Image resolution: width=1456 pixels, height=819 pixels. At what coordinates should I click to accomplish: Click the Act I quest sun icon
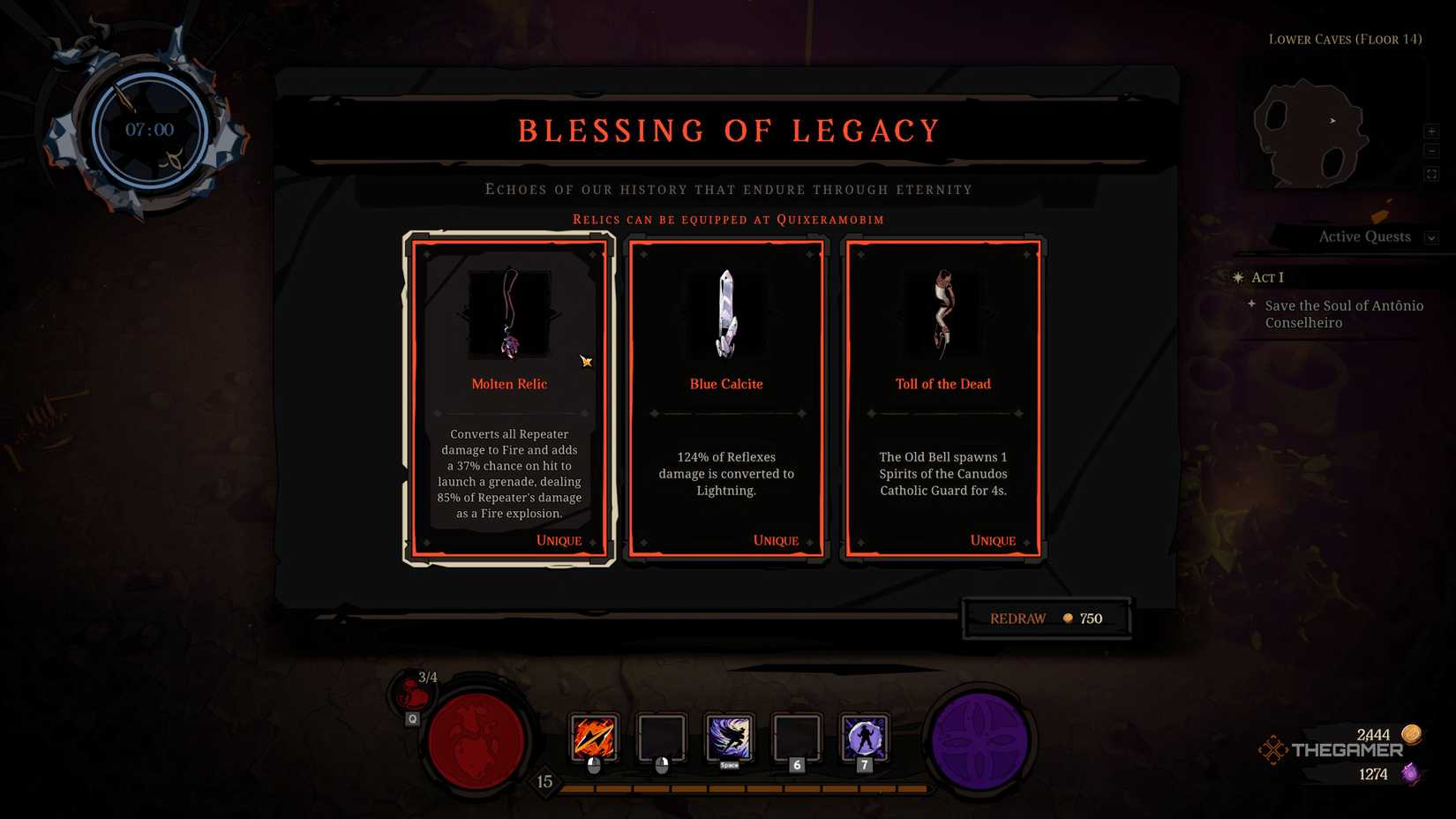[x=1236, y=277]
